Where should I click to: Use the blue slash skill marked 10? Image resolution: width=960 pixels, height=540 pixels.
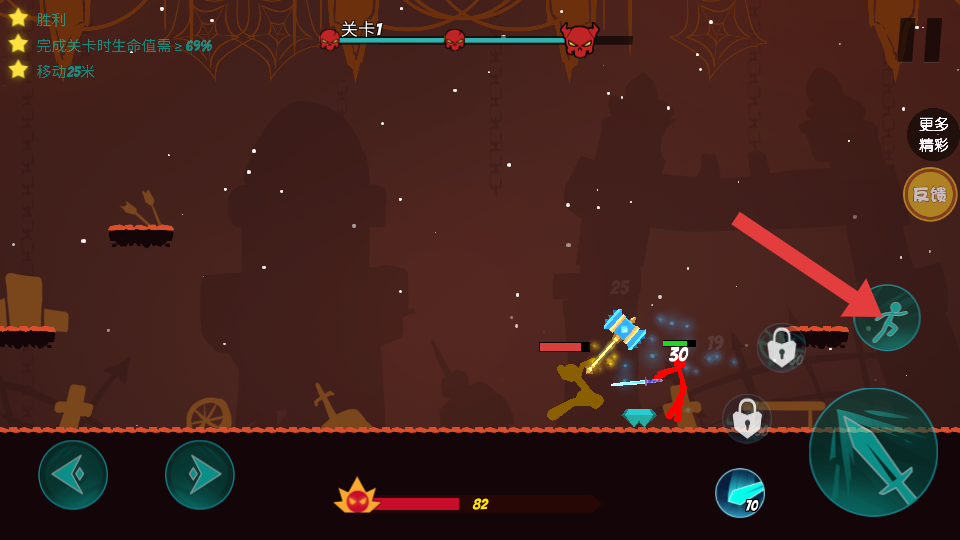(x=740, y=492)
